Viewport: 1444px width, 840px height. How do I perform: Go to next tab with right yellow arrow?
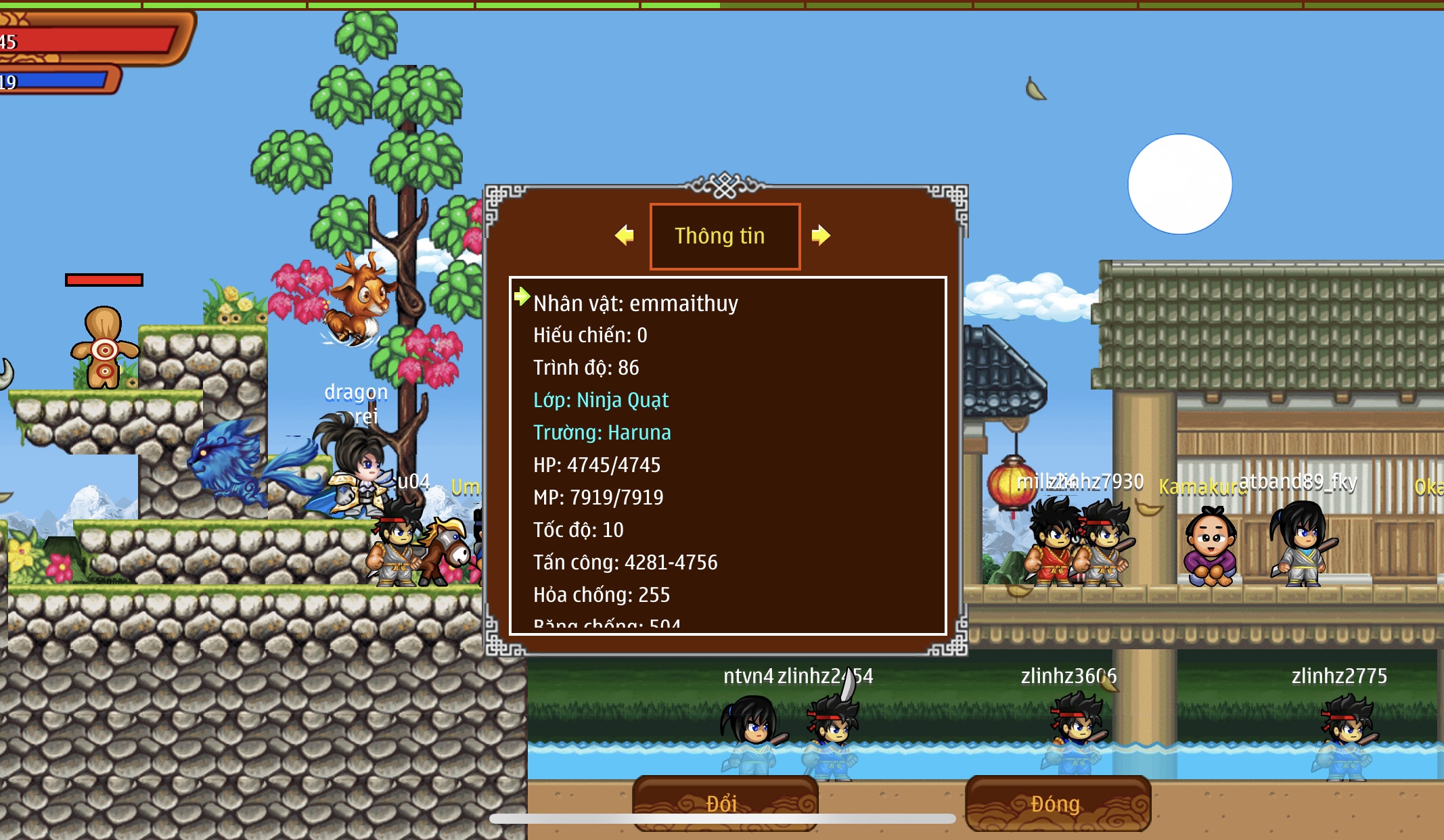click(x=820, y=235)
